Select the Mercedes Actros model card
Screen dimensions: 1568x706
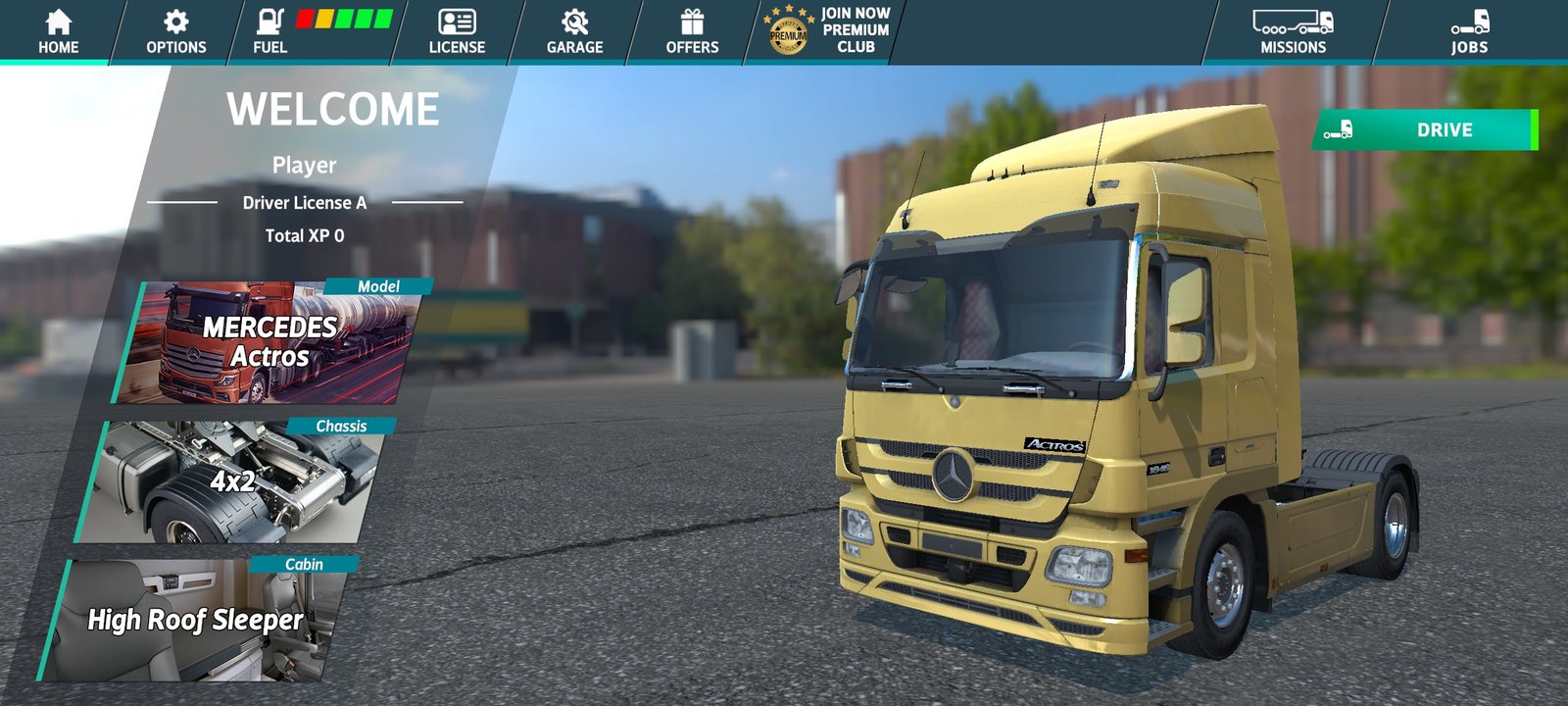(269, 343)
